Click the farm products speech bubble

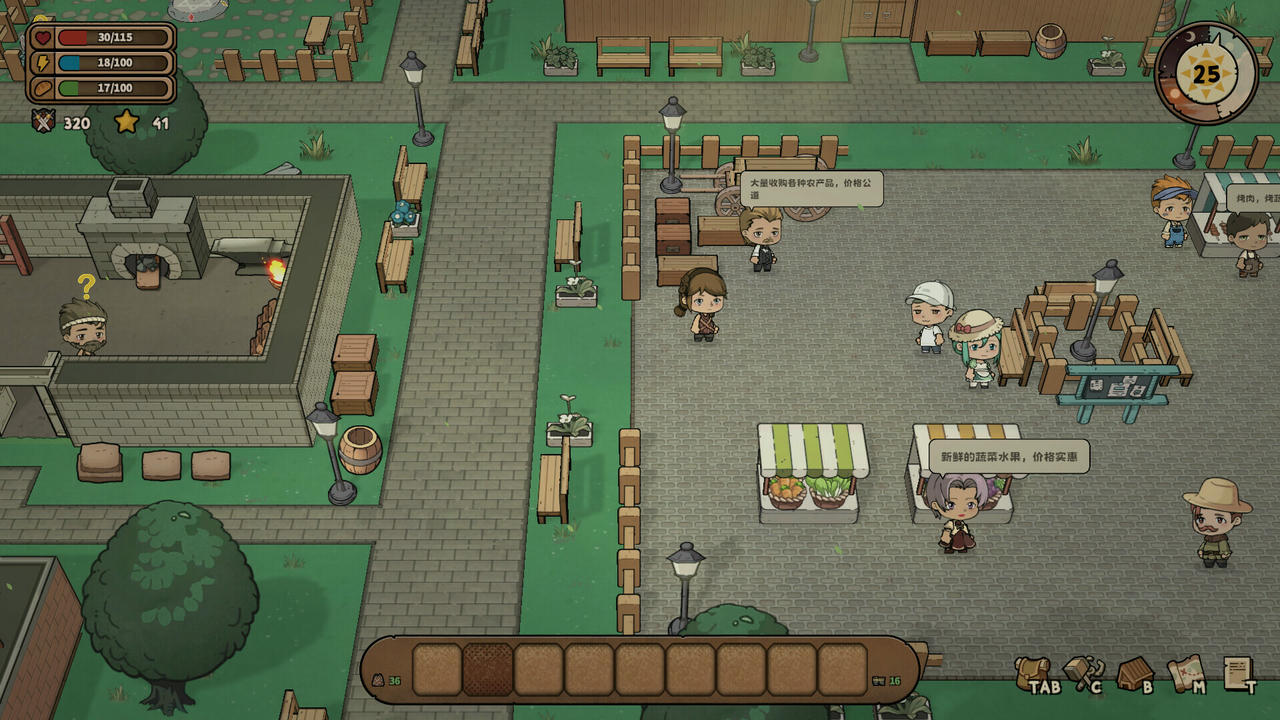click(811, 187)
